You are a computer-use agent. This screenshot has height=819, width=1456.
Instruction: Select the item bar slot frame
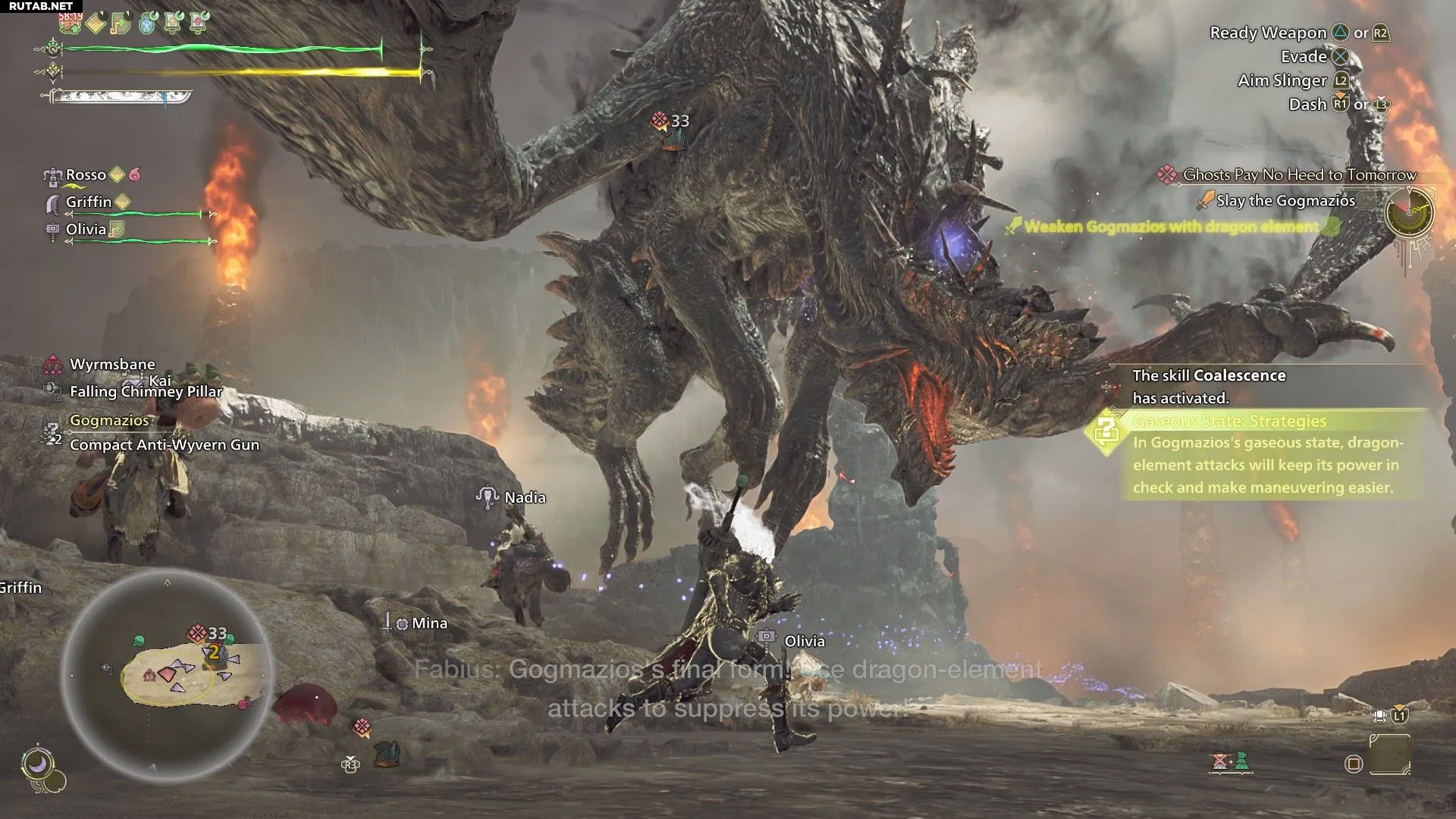click(x=1389, y=755)
